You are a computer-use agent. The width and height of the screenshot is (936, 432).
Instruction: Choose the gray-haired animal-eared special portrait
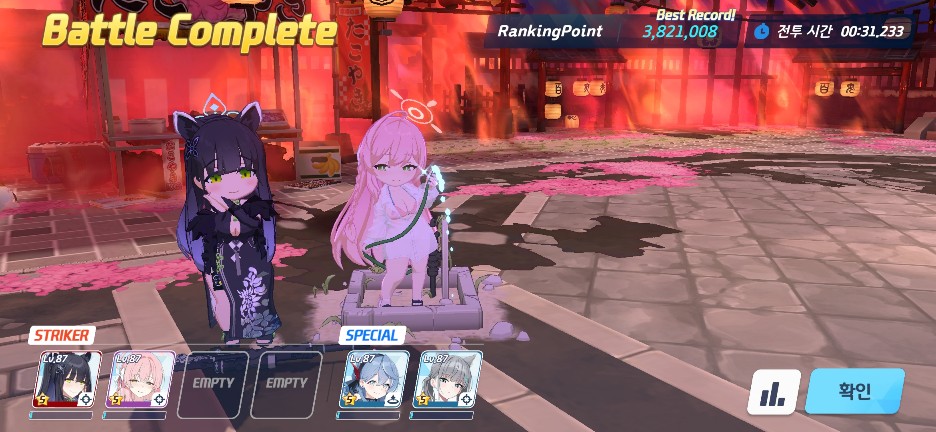tap(446, 380)
